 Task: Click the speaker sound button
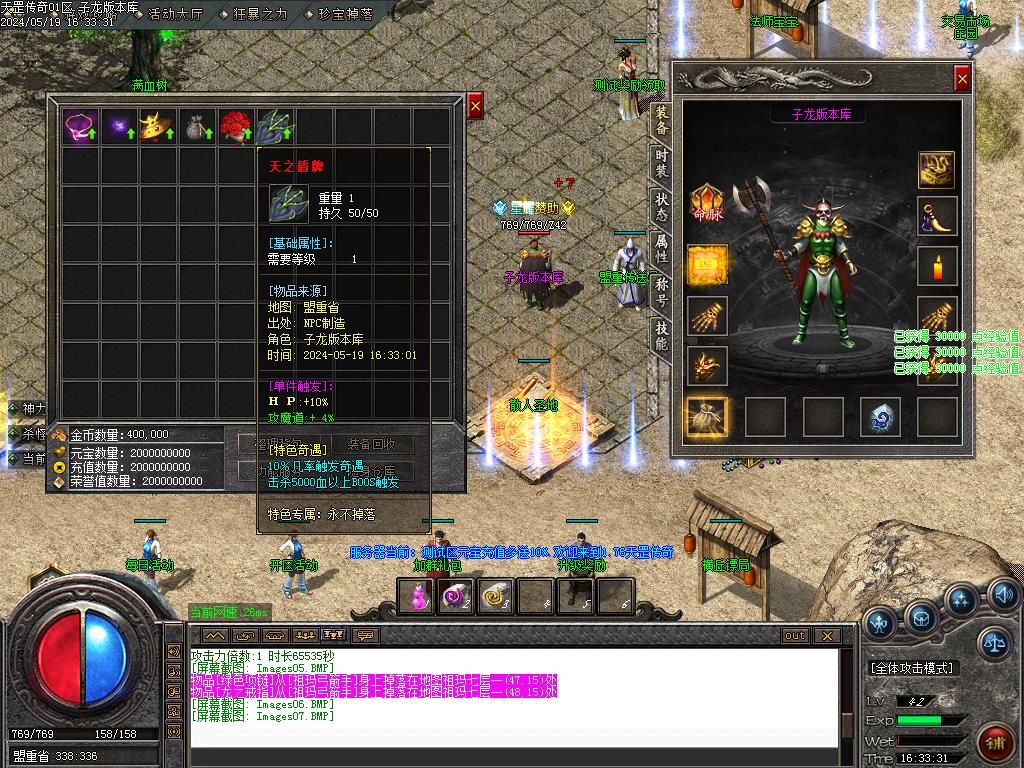(1002, 596)
